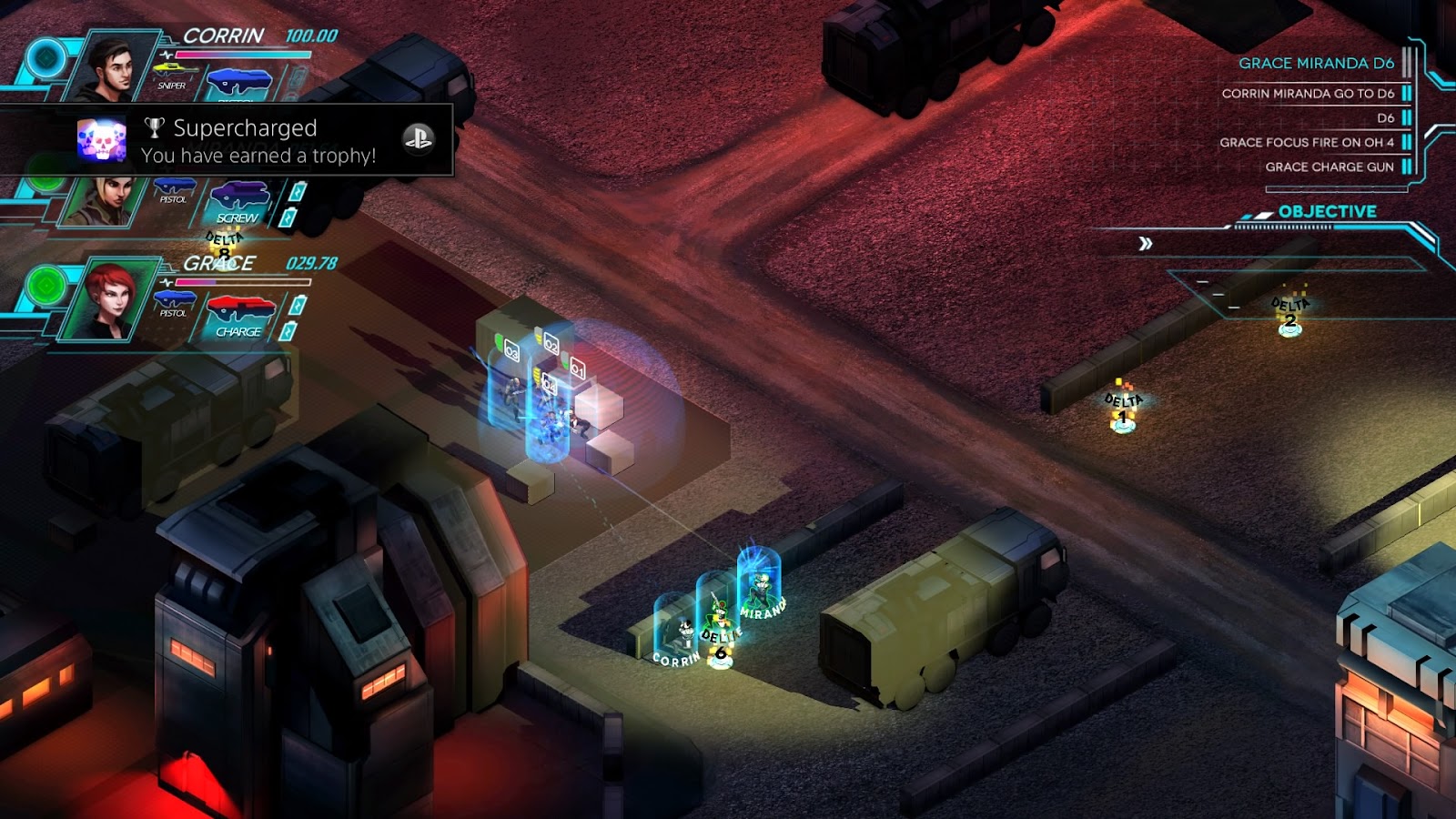Select the "Grace Miranda D6" command entry
This screenshot has height=819, width=1456.
(x=1315, y=64)
